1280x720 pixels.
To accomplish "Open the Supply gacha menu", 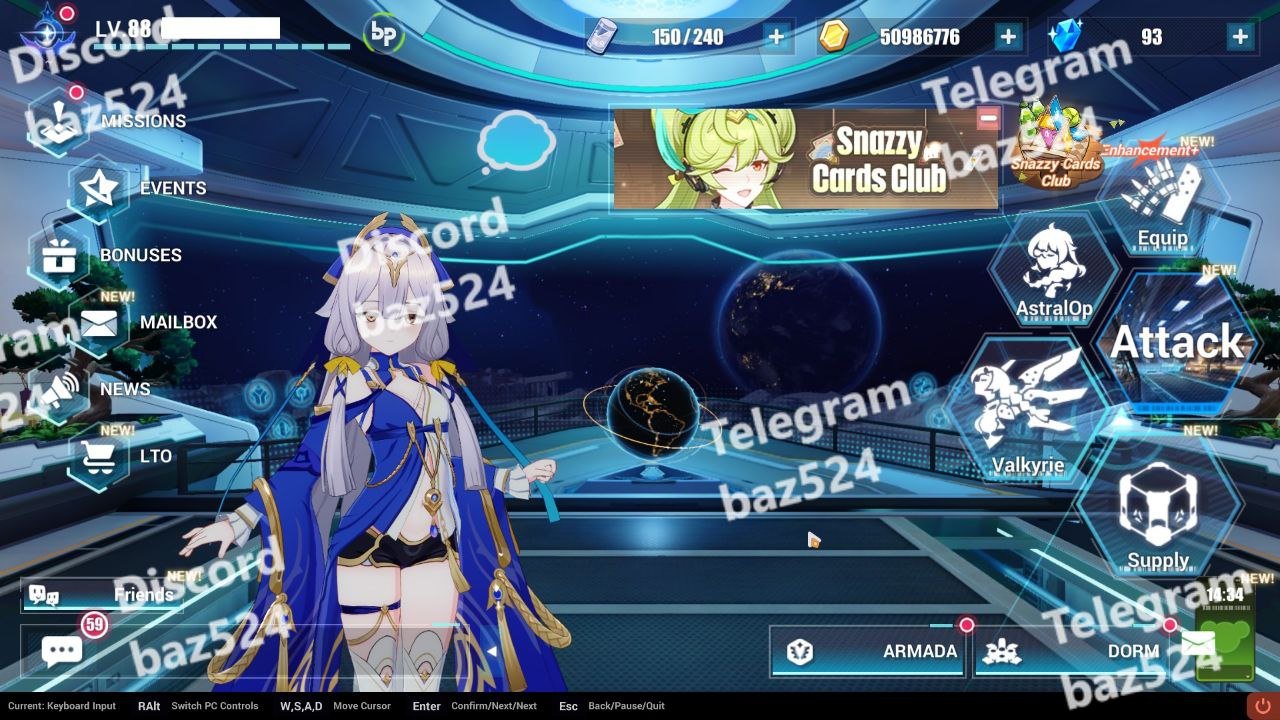I will click(1158, 513).
